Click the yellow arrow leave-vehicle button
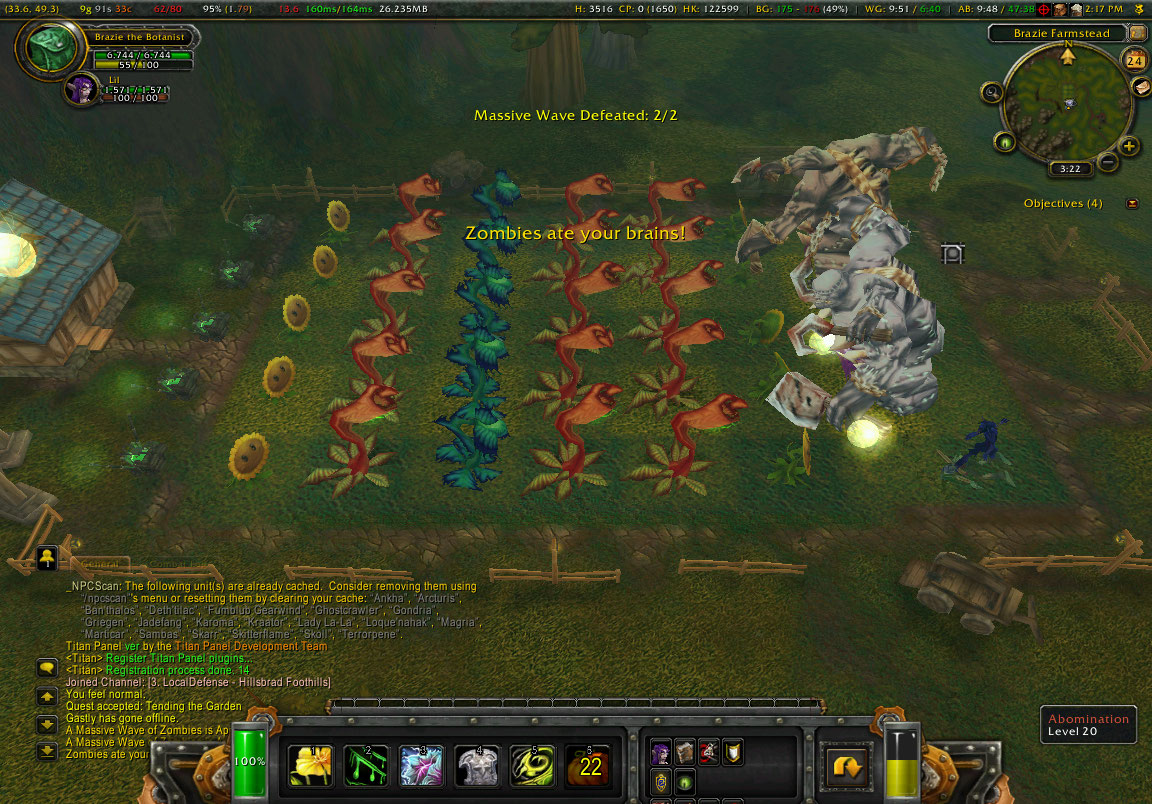This screenshot has width=1152, height=804. pyautogui.click(x=848, y=766)
